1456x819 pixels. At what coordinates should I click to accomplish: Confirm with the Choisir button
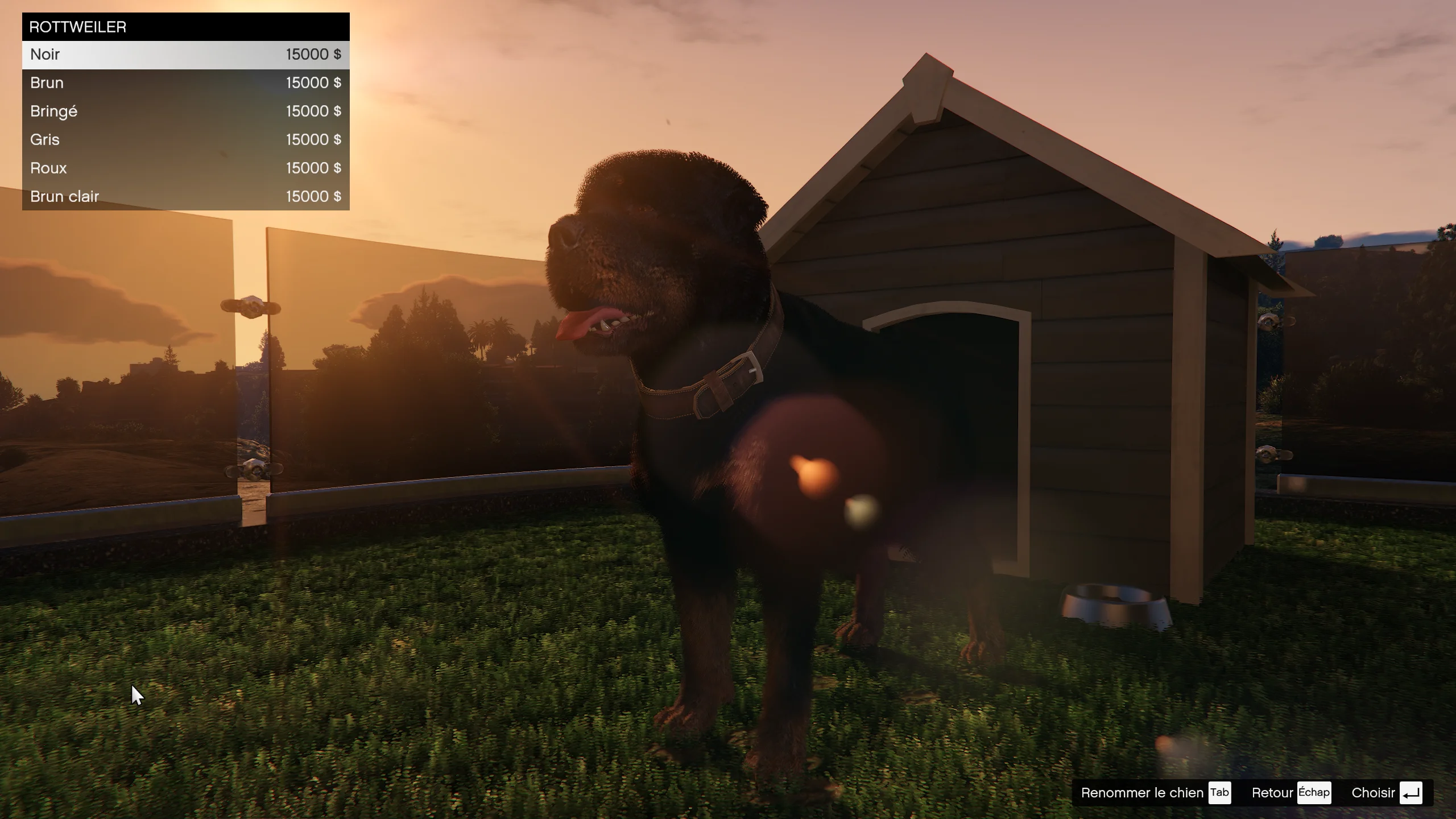point(1386,793)
